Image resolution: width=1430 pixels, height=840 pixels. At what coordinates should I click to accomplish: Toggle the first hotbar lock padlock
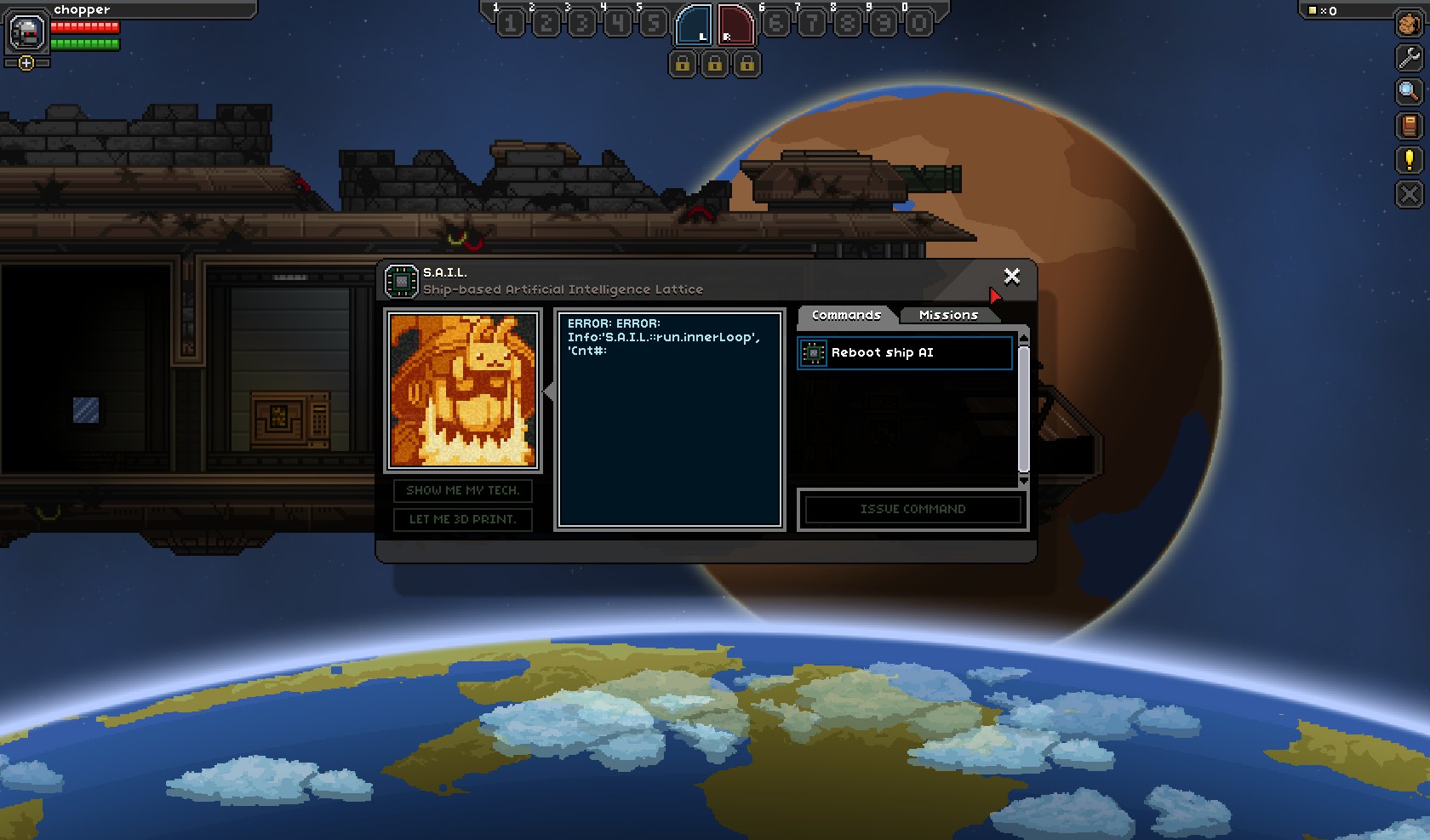coord(683,64)
